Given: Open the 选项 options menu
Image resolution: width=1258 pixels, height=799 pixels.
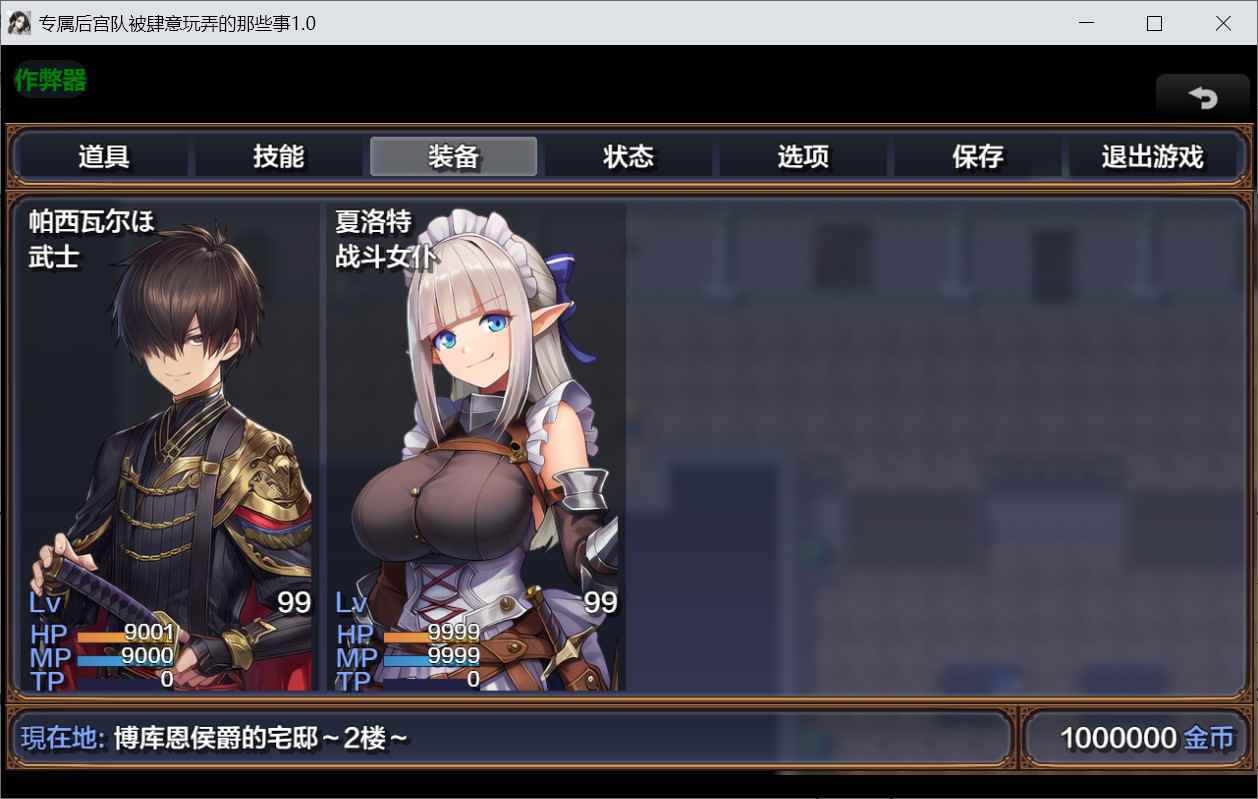Looking at the screenshot, I should tap(803, 157).
